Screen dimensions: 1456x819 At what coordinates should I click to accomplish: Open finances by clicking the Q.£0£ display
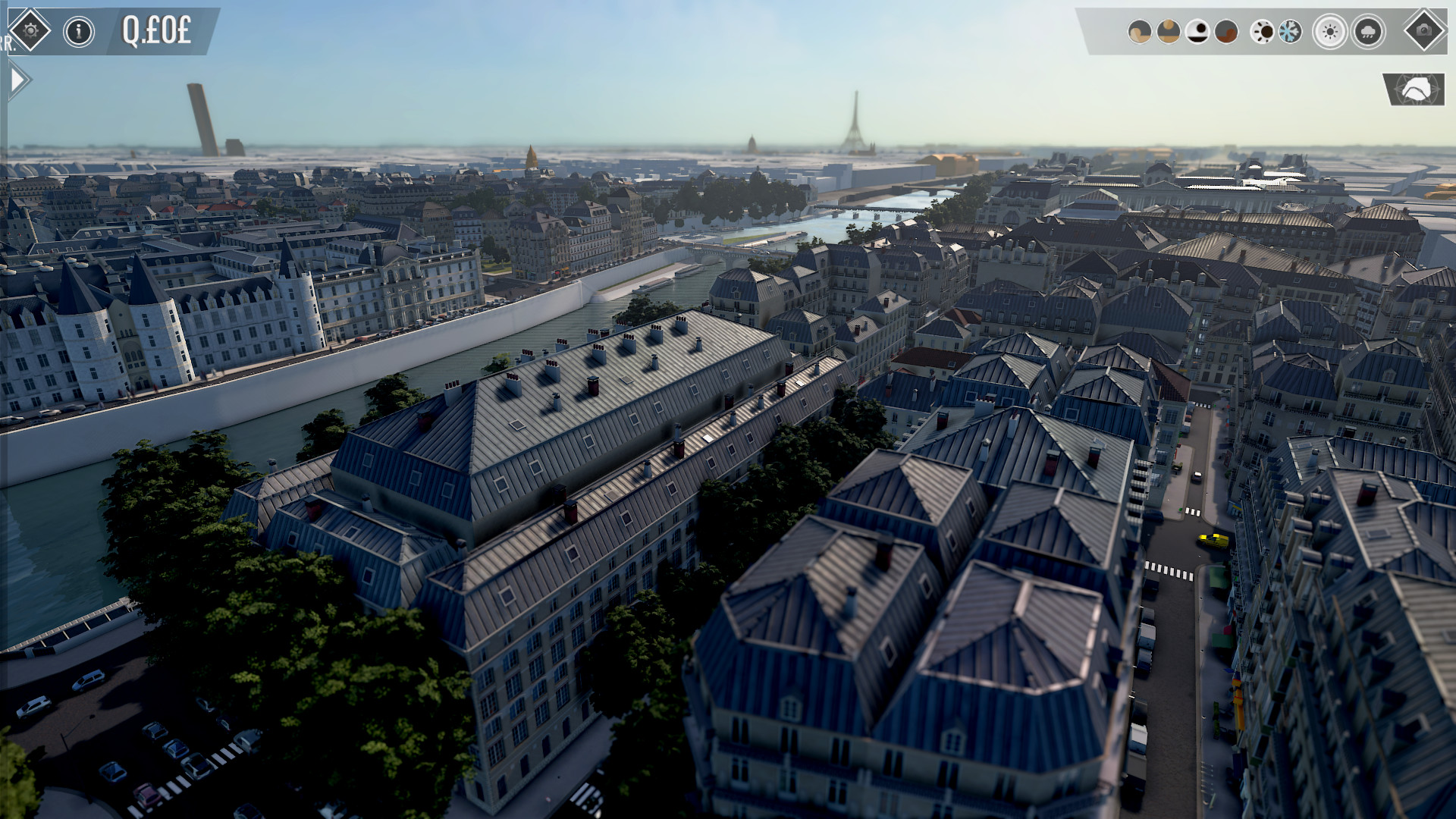(x=155, y=29)
